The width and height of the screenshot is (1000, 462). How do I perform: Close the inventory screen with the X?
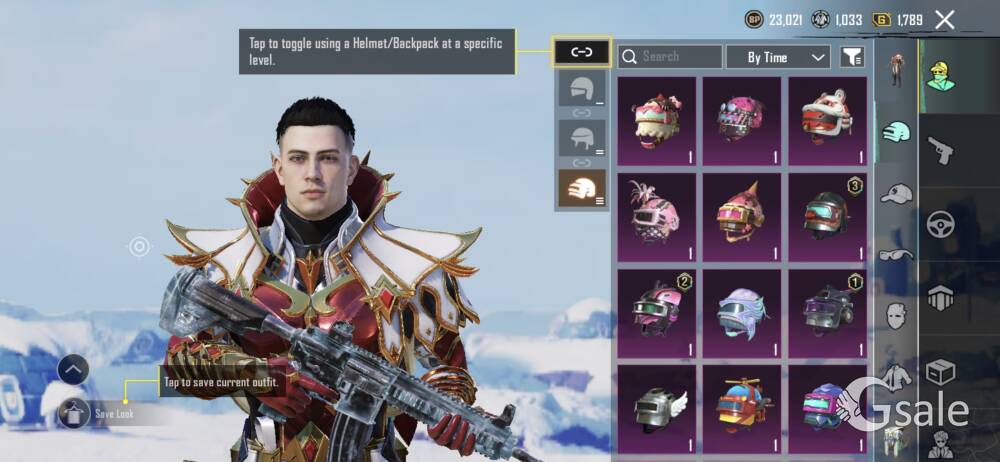click(x=944, y=19)
